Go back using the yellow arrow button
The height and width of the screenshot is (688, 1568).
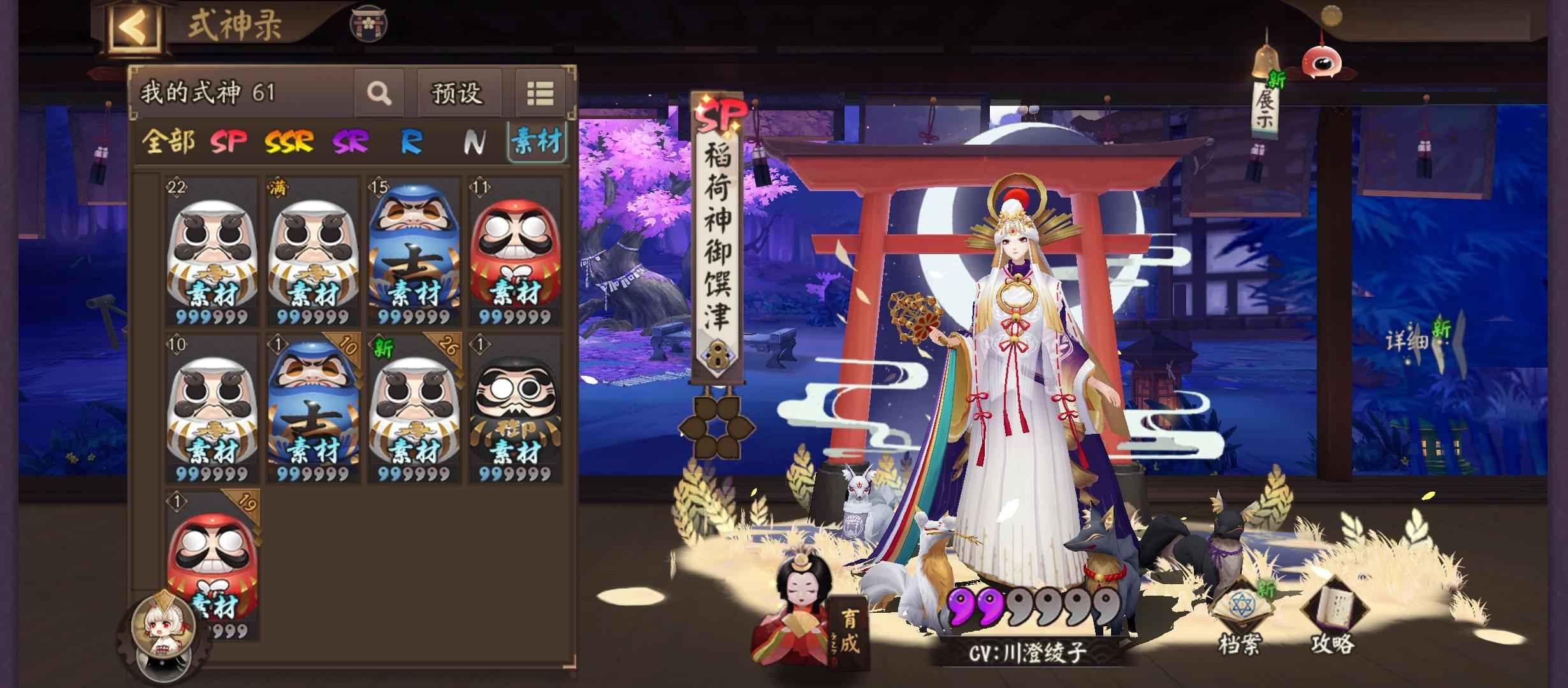(x=134, y=27)
